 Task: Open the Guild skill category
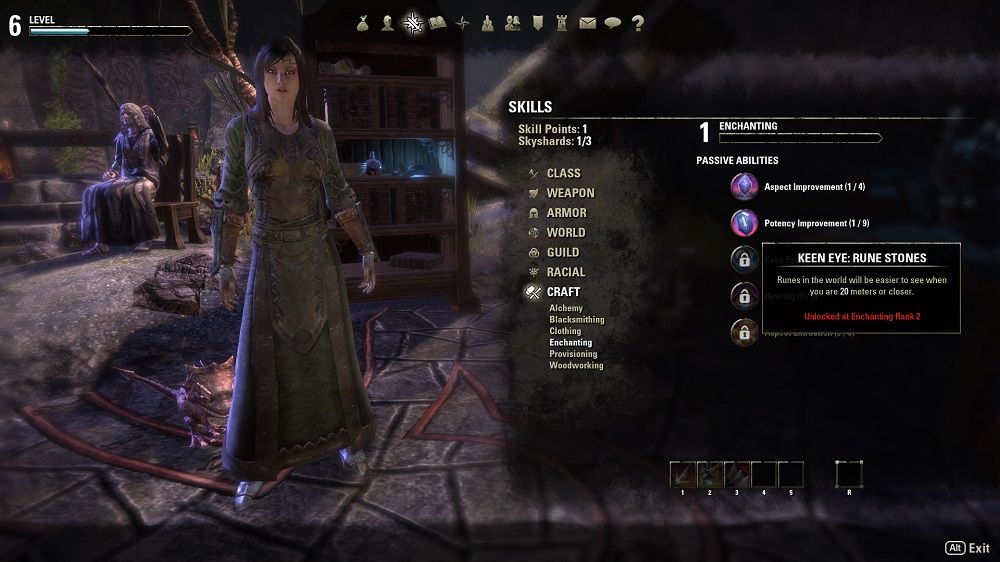tap(563, 252)
